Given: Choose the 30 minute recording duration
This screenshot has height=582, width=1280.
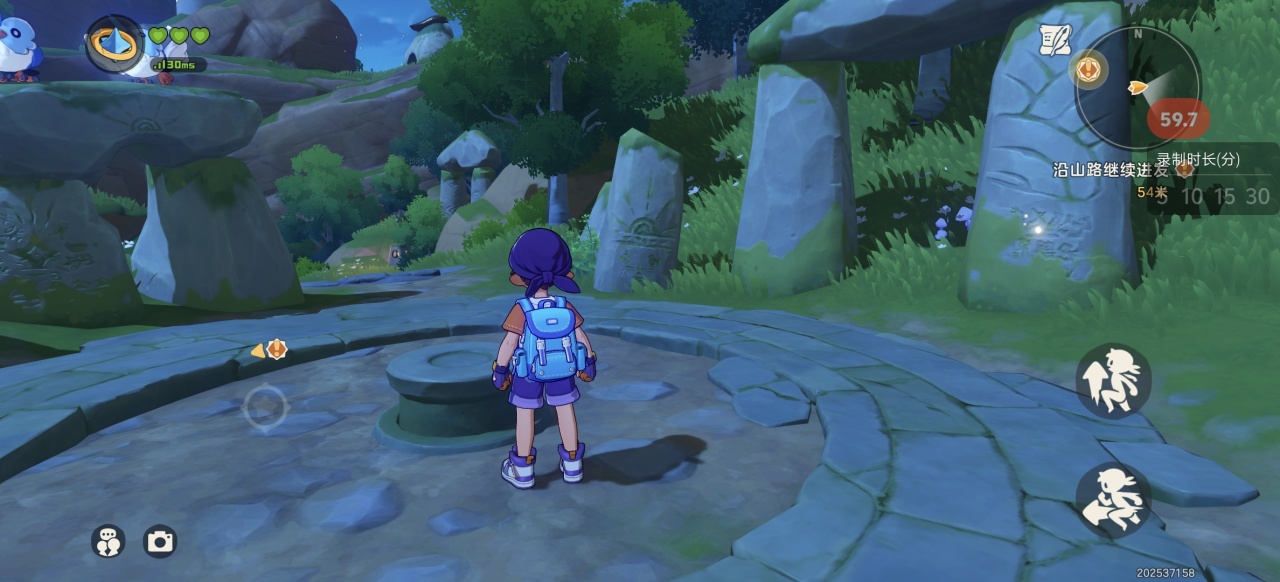Looking at the screenshot, I should click(1257, 197).
